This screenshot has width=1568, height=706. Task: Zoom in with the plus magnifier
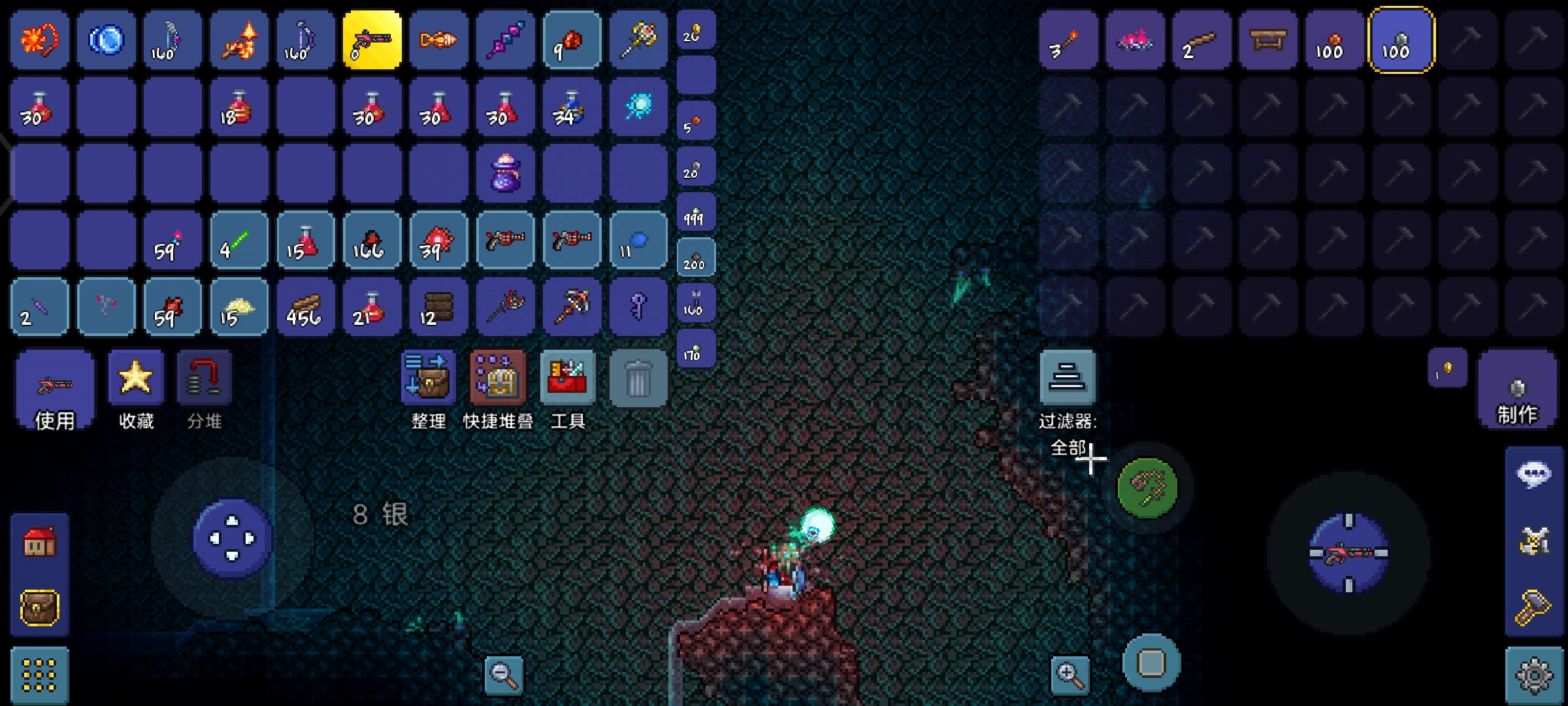pos(1070,675)
